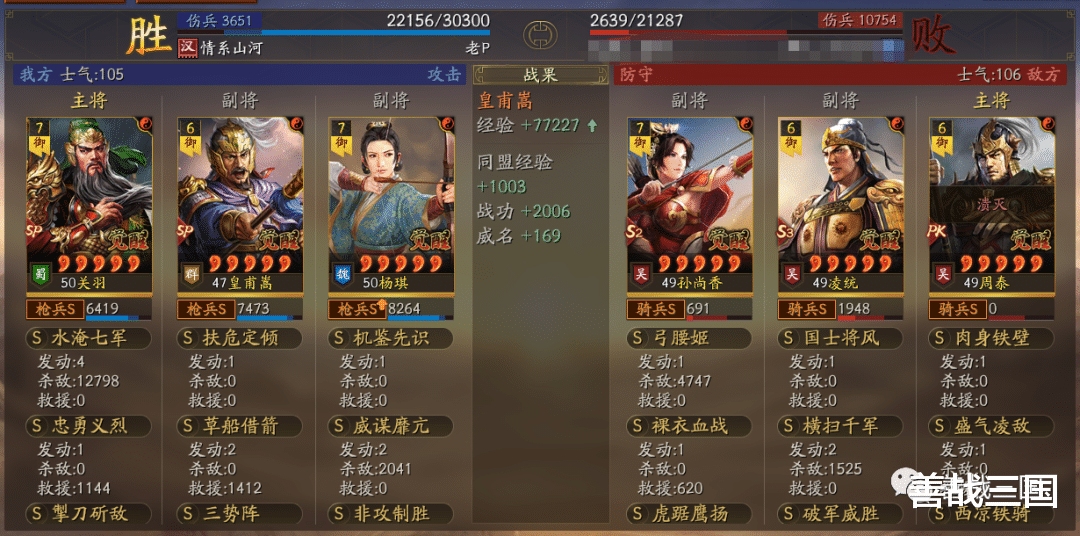
Task: Open the 忠勇义烈 skill entry
Action: tap(89, 426)
